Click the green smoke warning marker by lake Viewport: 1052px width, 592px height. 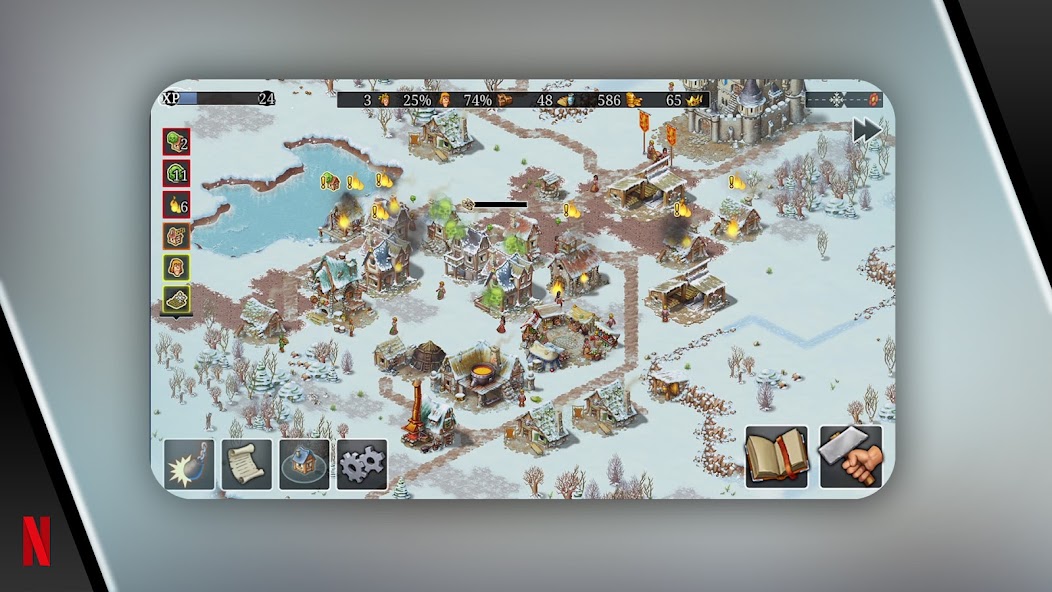pyautogui.click(x=329, y=181)
